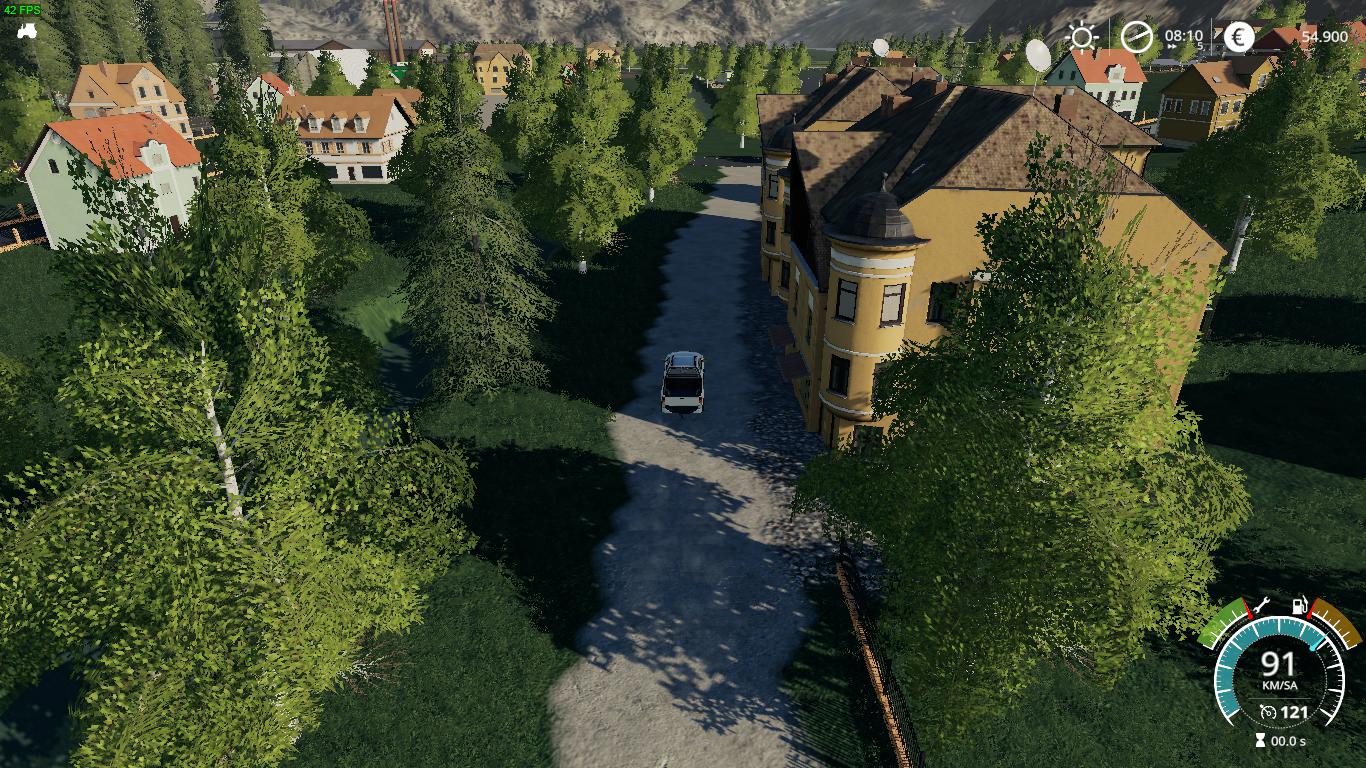
Task: Click the fuel pump icon
Action: [x=1300, y=604]
